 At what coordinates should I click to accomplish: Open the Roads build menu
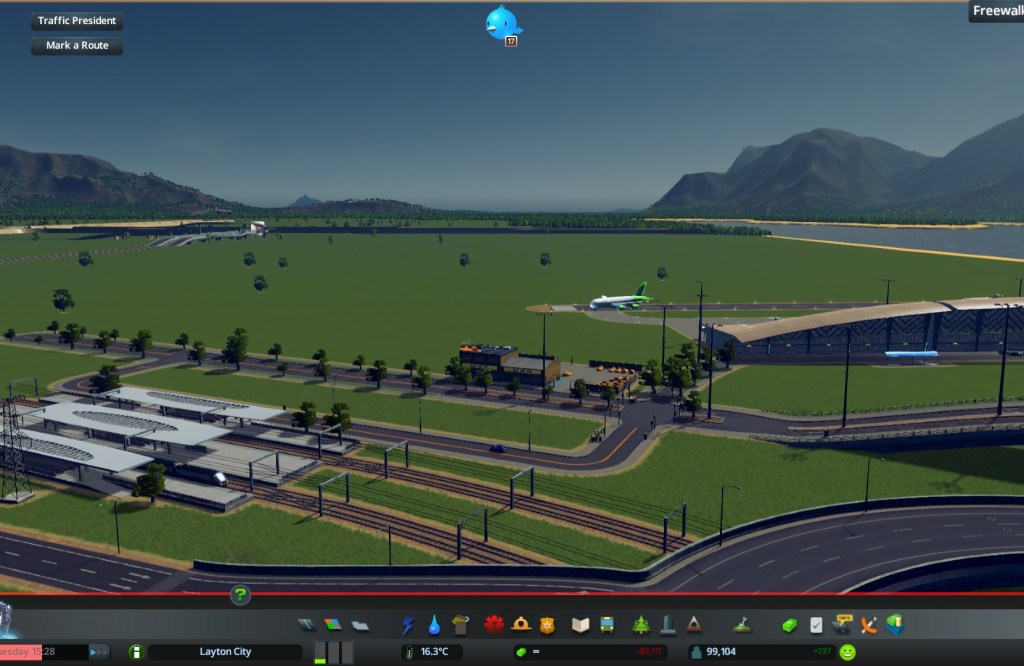[x=307, y=625]
